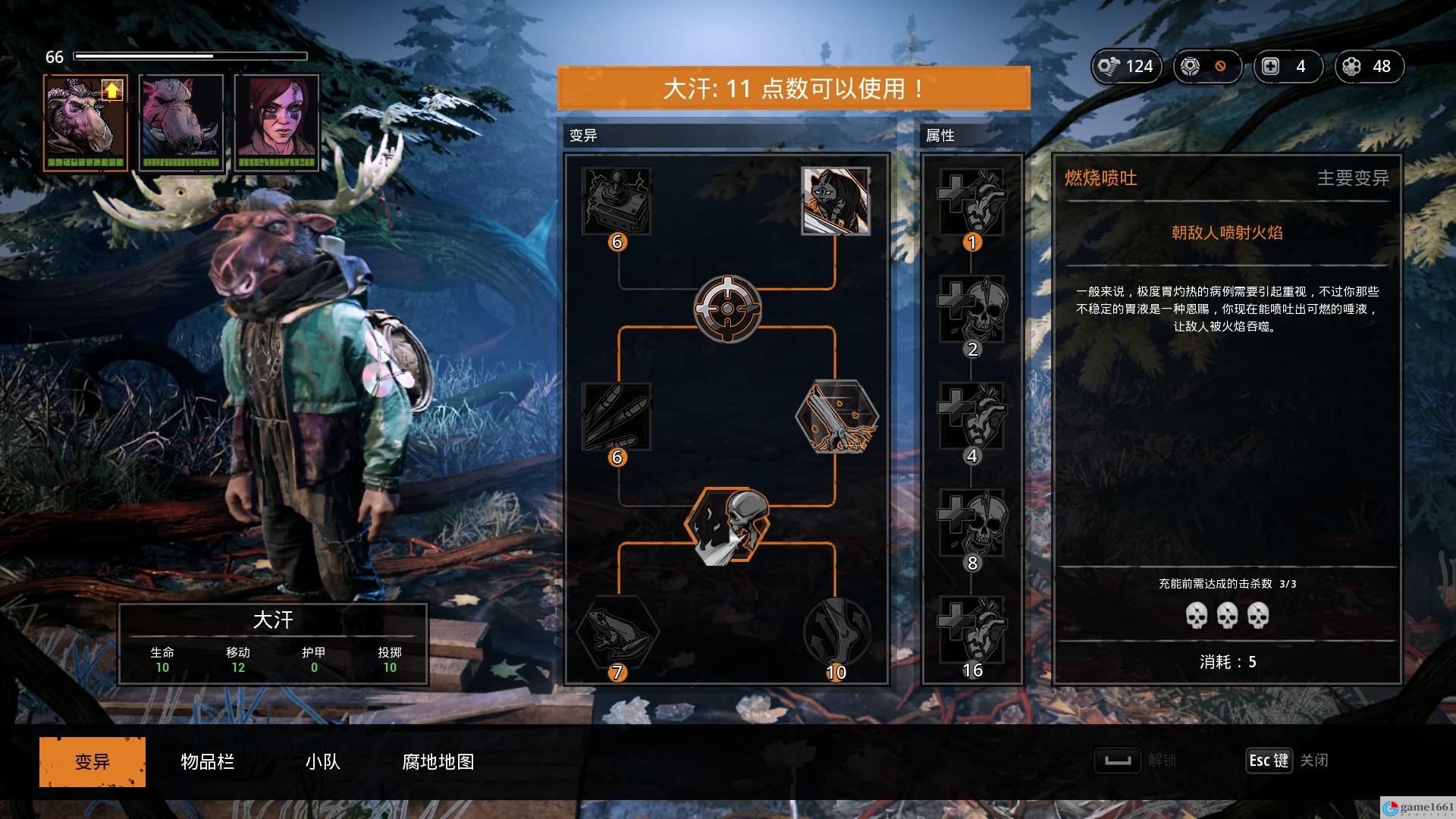1456x819 pixels.
Task: Choose the frog mutation costing 7
Action: pyautogui.click(x=617, y=632)
